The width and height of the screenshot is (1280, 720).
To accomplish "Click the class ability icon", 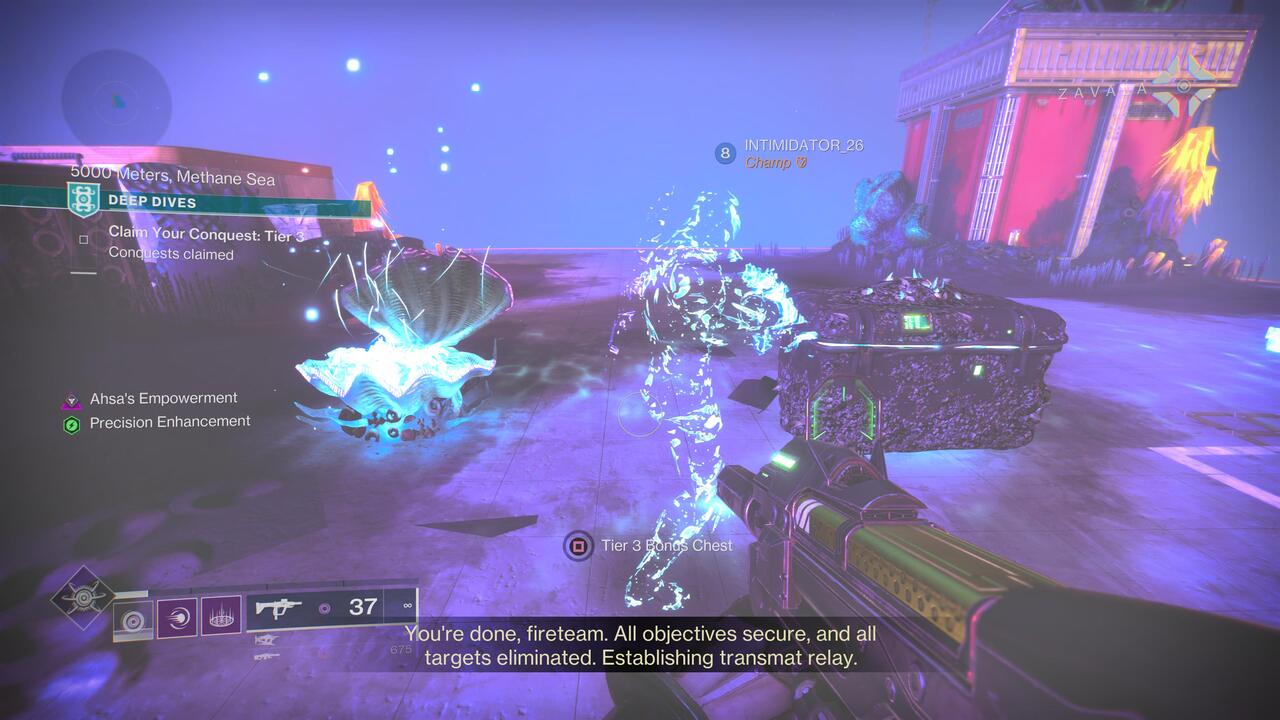I will coord(133,620).
